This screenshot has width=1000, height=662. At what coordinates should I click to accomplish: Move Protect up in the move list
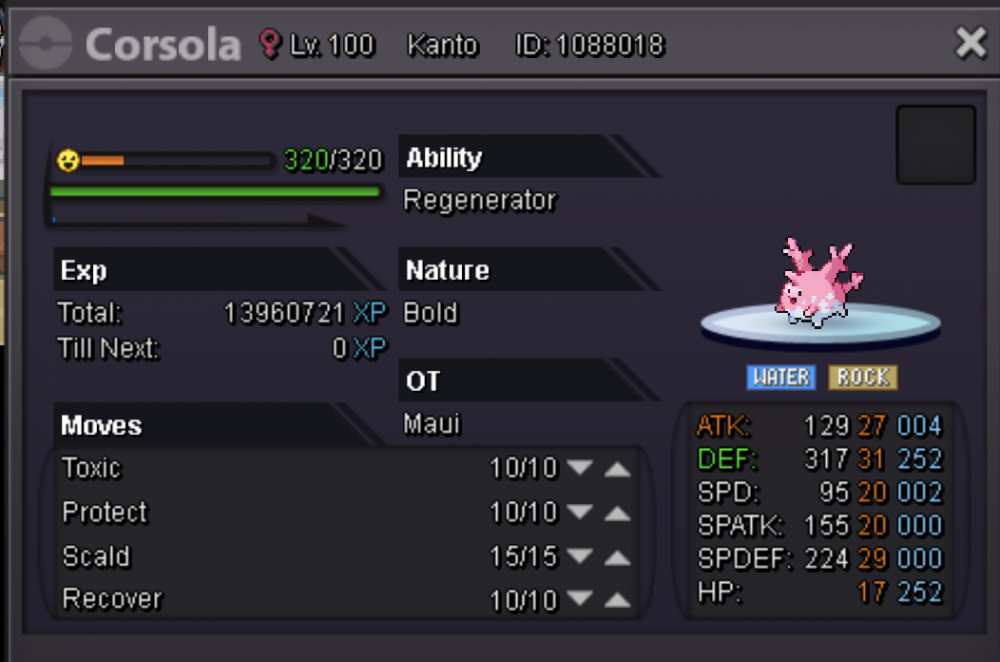point(618,513)
